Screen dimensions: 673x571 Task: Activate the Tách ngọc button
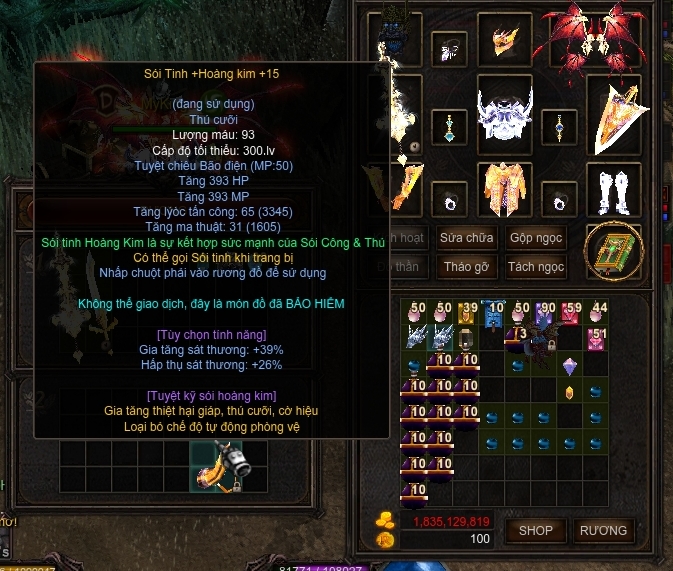point(536,267)
